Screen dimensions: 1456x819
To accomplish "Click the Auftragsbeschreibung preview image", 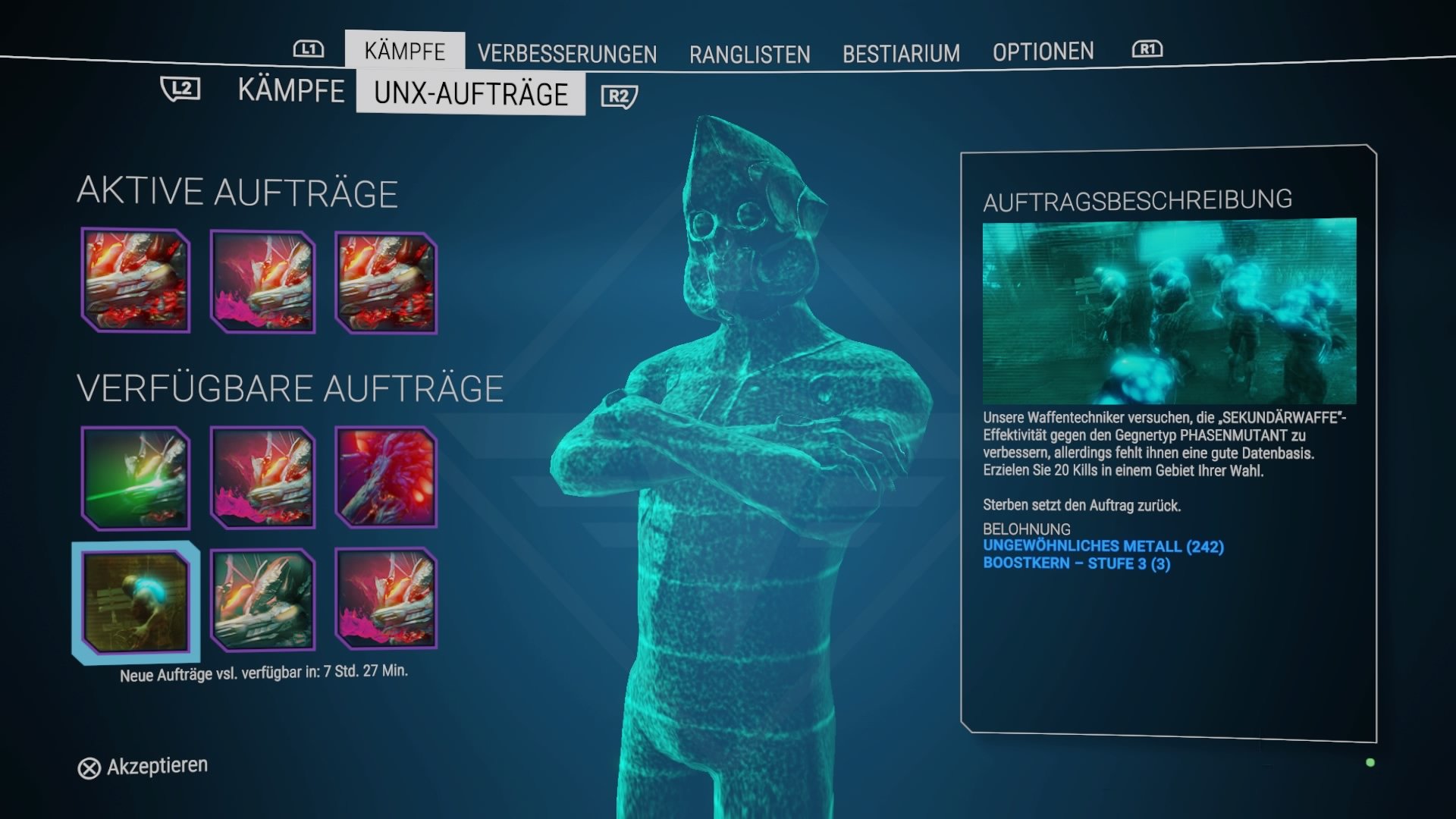I will (1169, 311).
